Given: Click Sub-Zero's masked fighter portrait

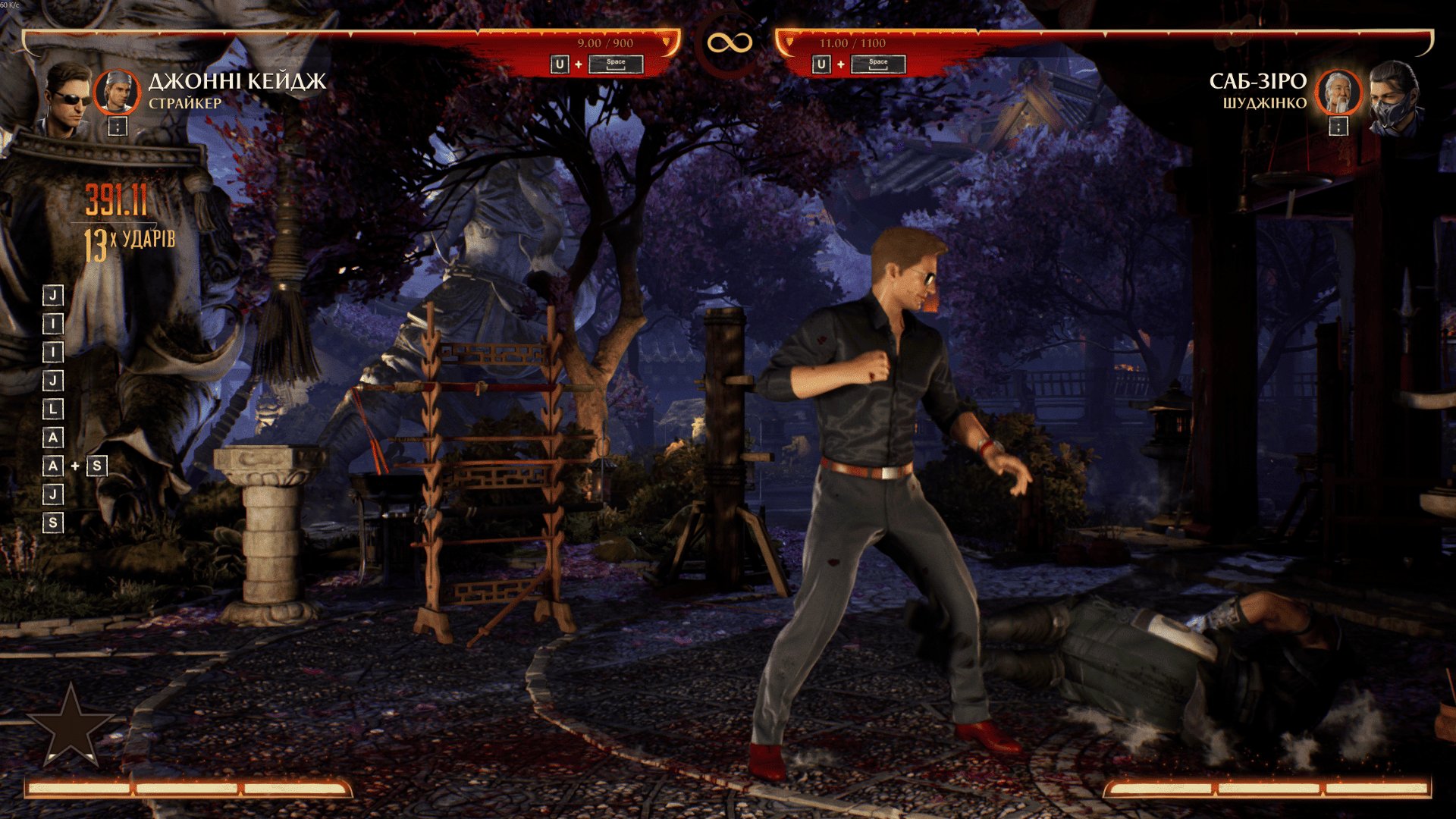Looking at the screenshot, I should (1394, 99).
